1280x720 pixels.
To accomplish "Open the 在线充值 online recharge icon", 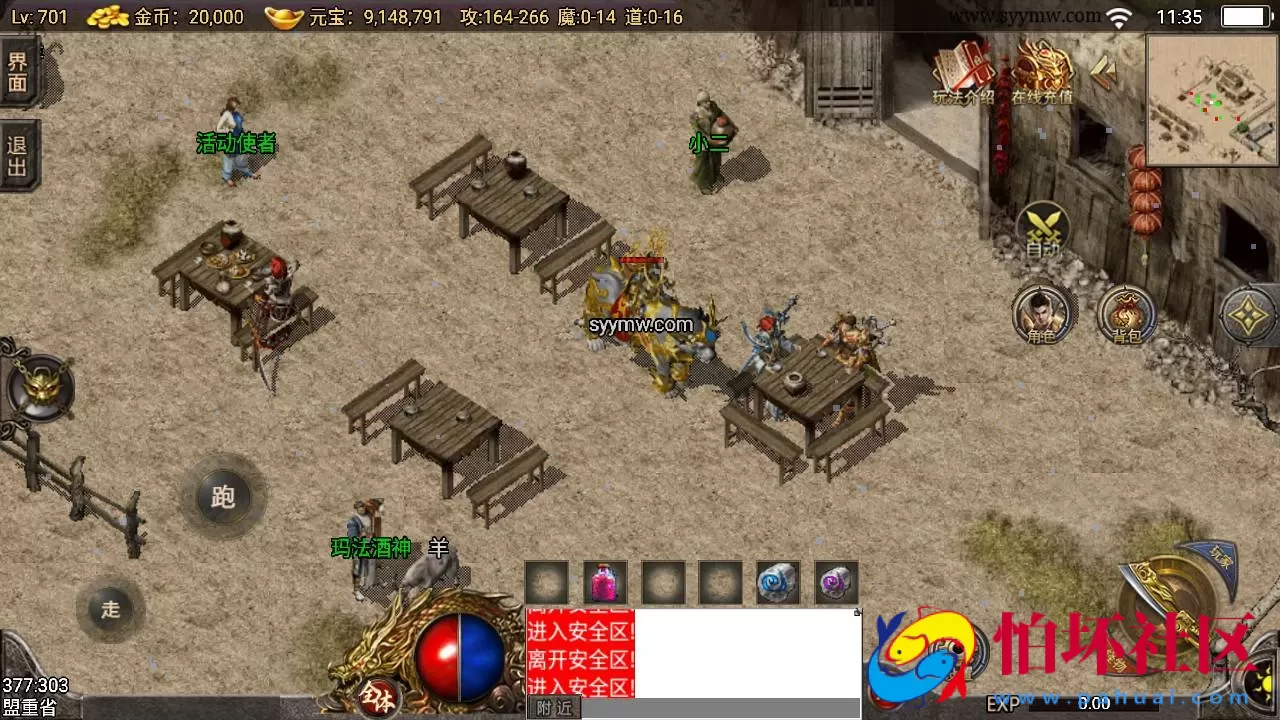I will tap(1040, 70).
